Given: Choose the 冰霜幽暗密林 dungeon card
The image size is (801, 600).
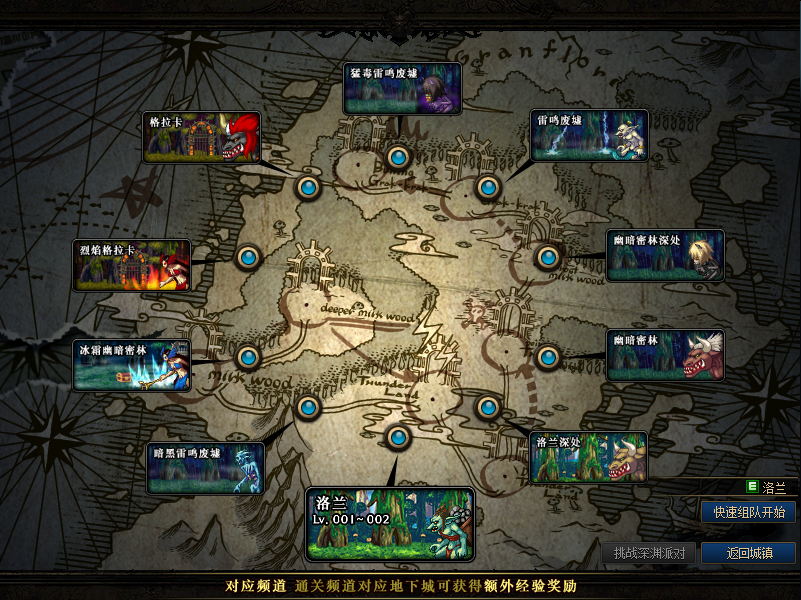Looking at the screenshot, I should tap(132, 365).
